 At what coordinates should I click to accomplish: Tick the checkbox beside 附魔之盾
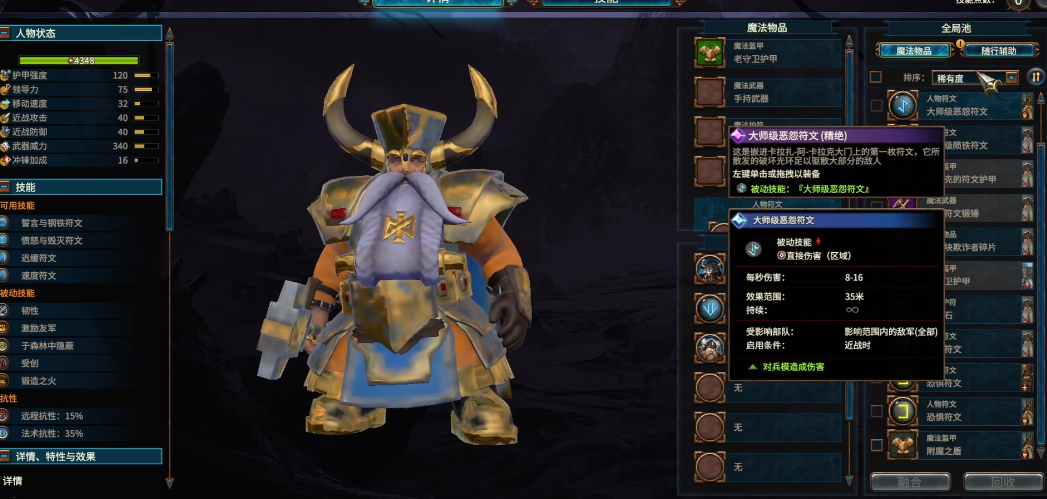coord(876,444)
